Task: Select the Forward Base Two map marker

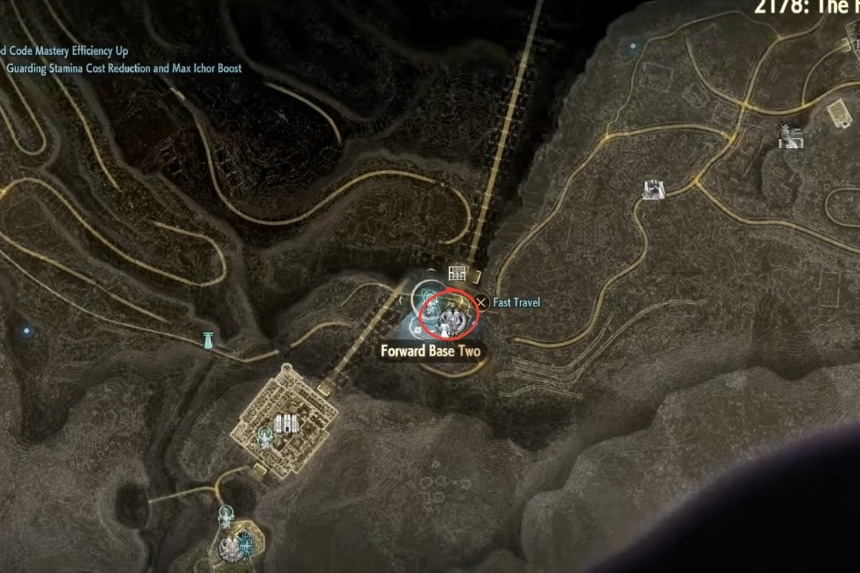Action: (448, 316)
